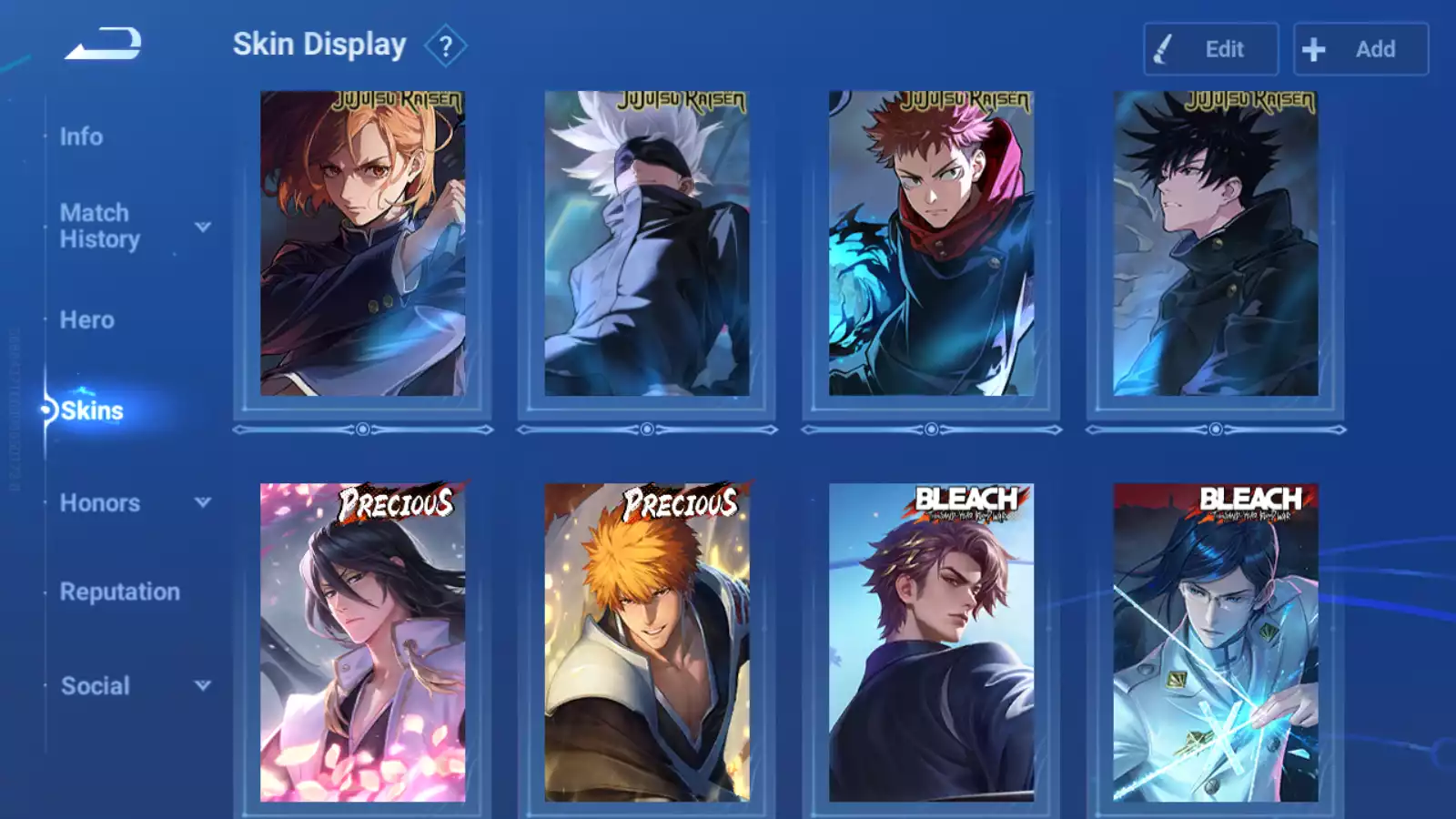Click the Edit button
This screenshot has width=1456, height=819.
[1210, 49]
